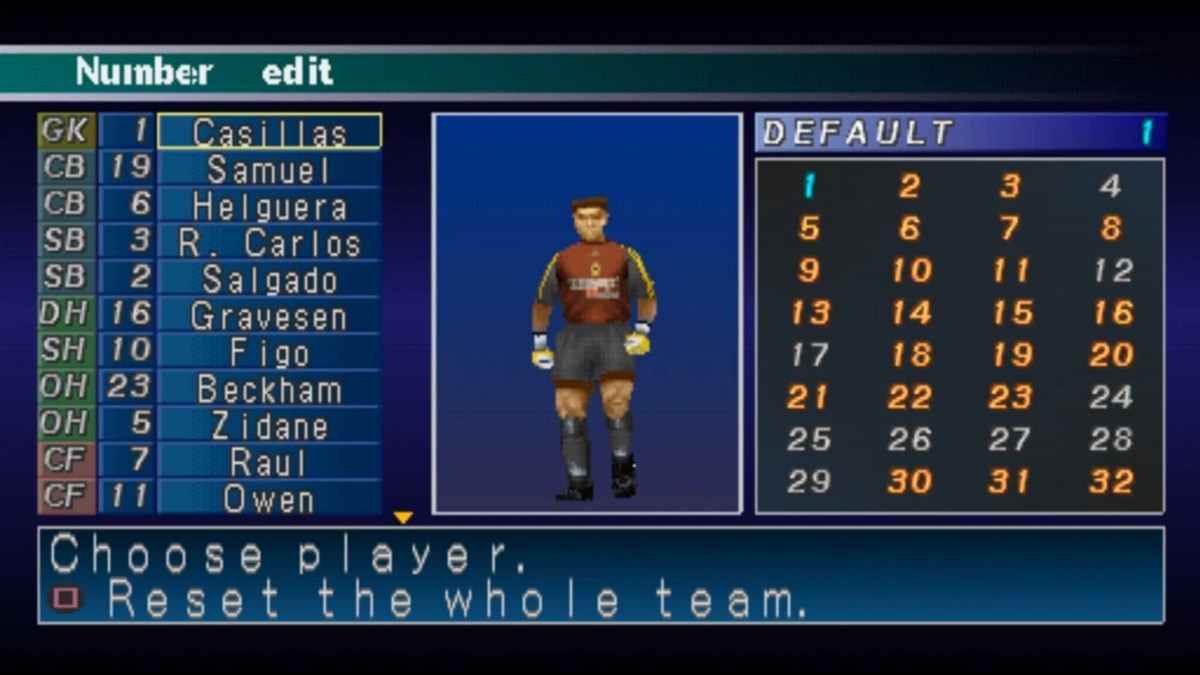1200x675 pixels.
Task: Click the yellow scroll-down arrow below the roster
Action: coord(403,518)
